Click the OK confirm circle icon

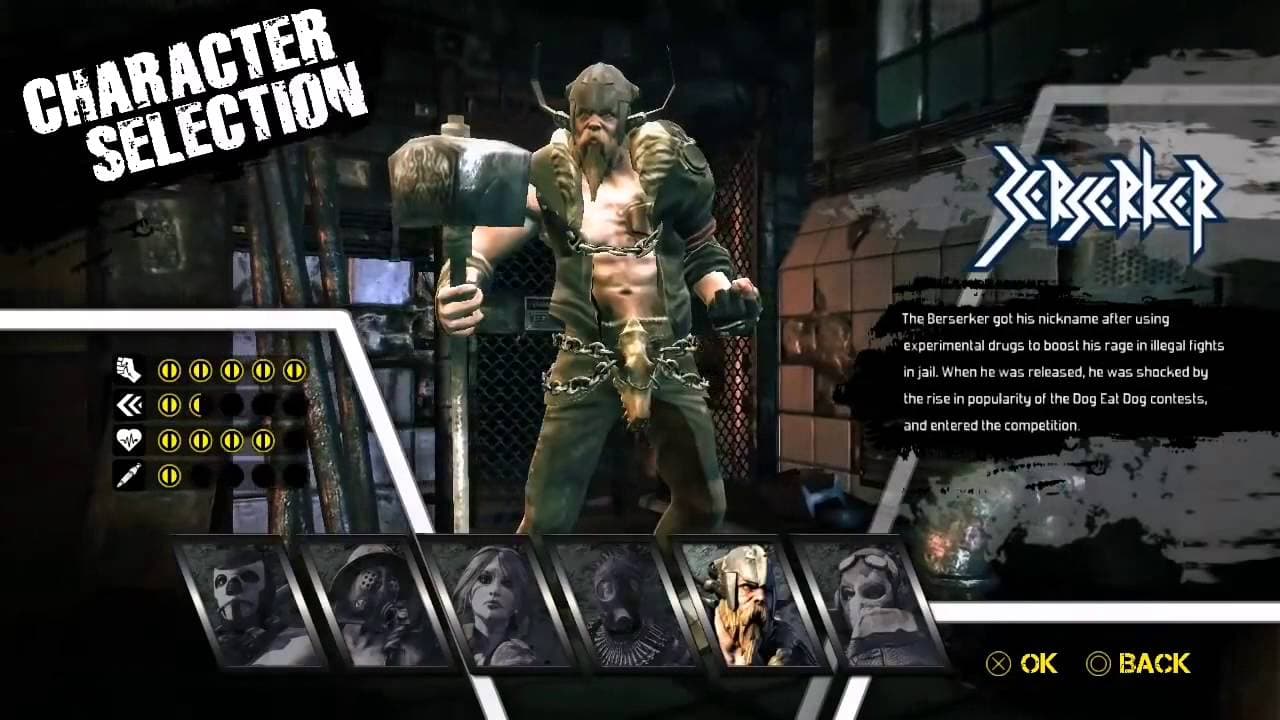[x=999, y=663]
